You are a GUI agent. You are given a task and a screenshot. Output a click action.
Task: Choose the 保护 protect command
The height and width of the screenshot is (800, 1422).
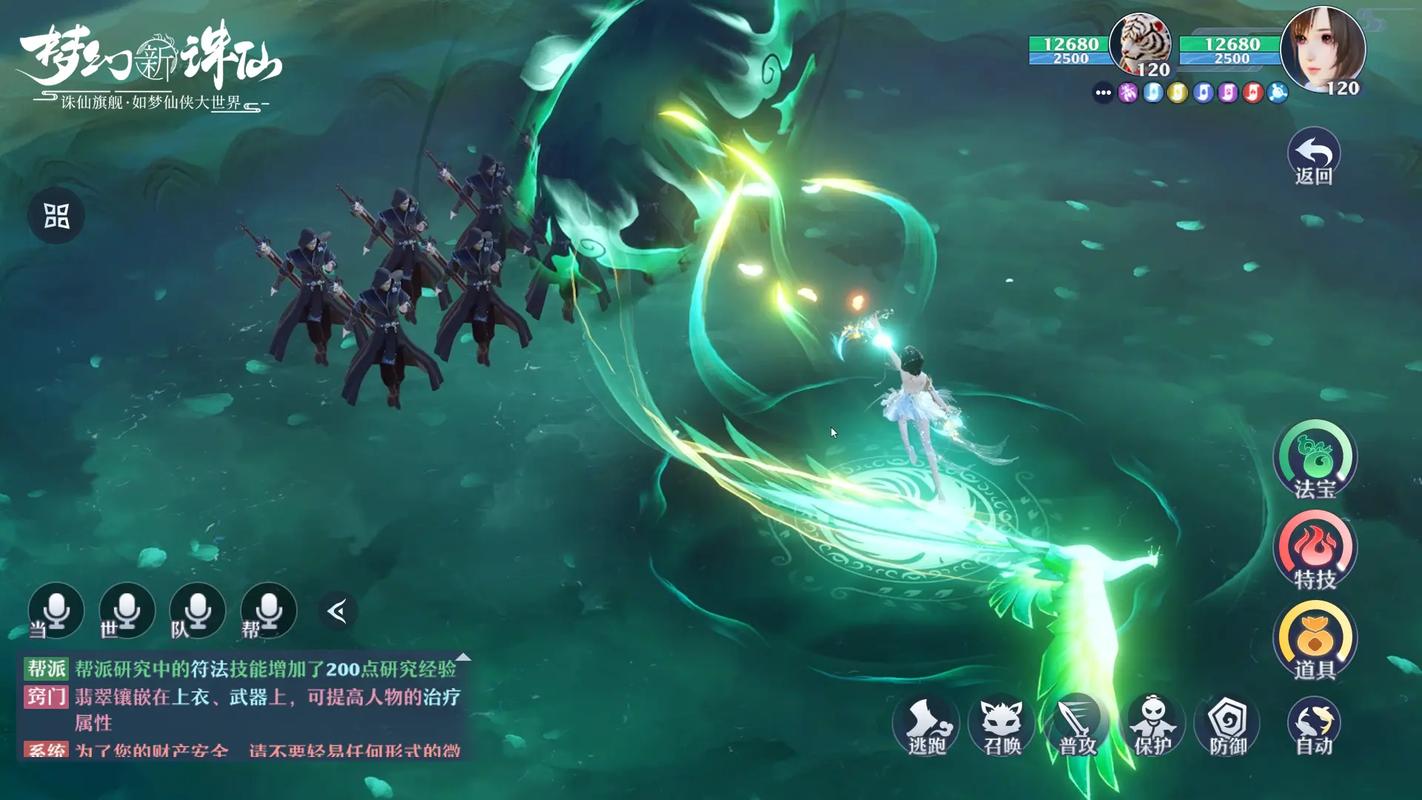(x=1151, y=724)
